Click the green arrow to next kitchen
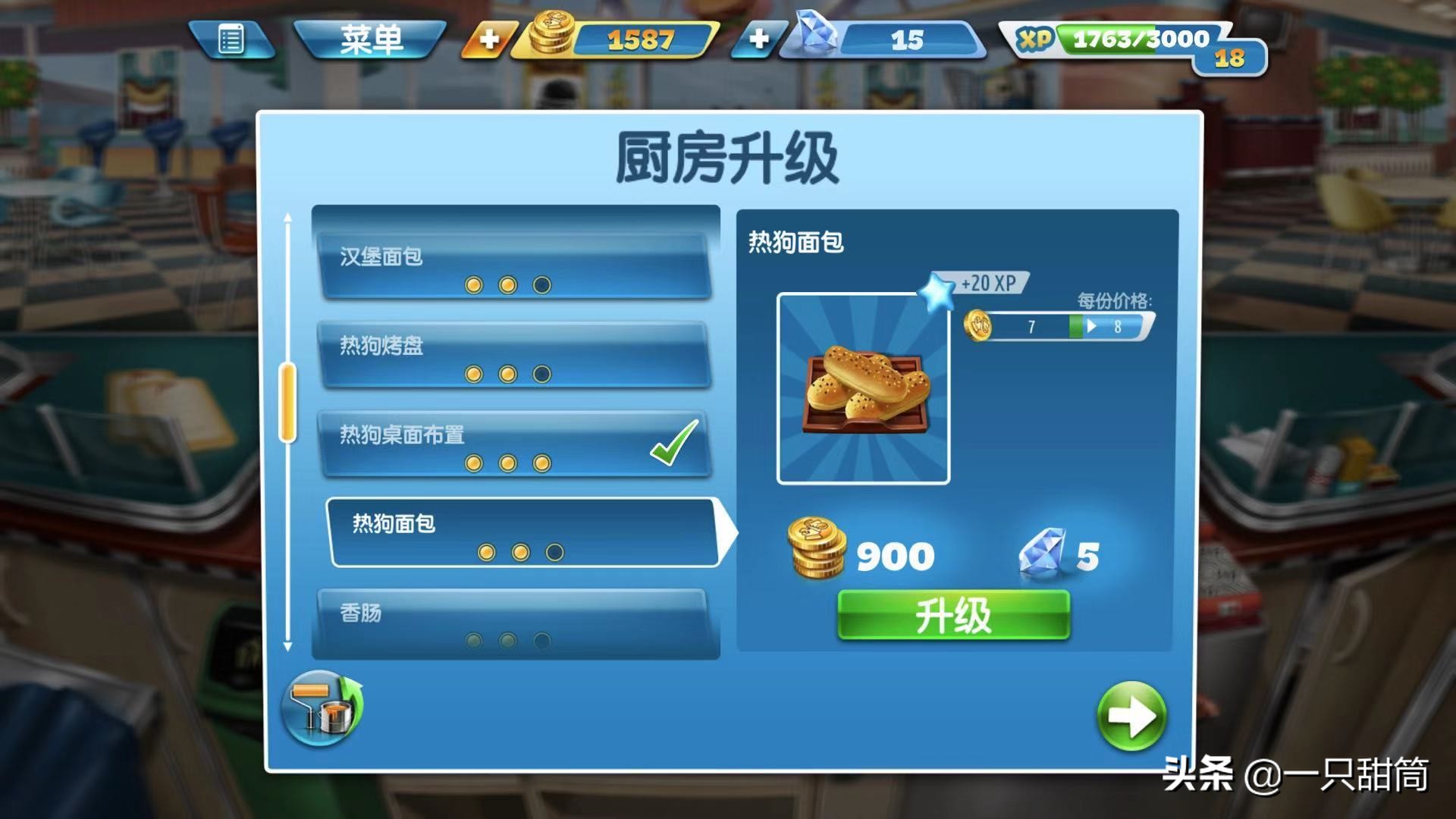Viewport: 1456px width, 819px height. coord(1131,715)
